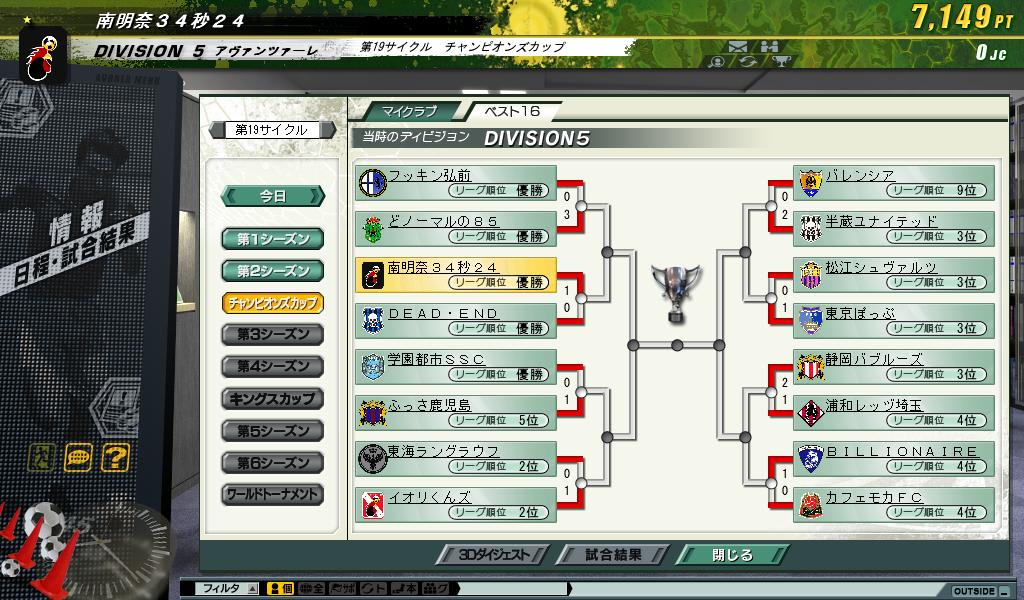The image size is (1024, 600).
Task: Choose the 南明奈３４秒２４ bracket entry
Action: click(x=456, y=275)
